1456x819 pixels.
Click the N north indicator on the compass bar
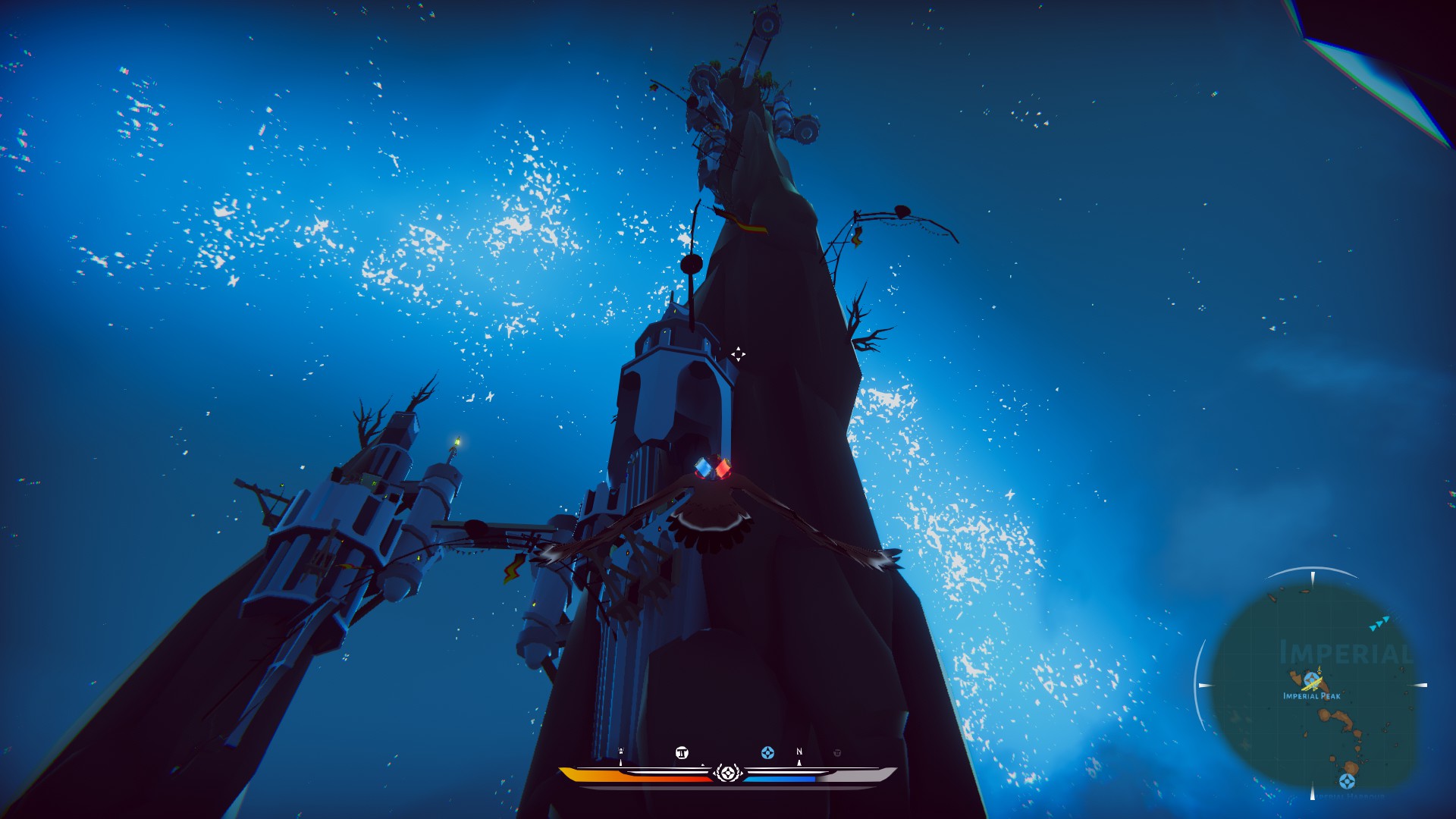799,752
